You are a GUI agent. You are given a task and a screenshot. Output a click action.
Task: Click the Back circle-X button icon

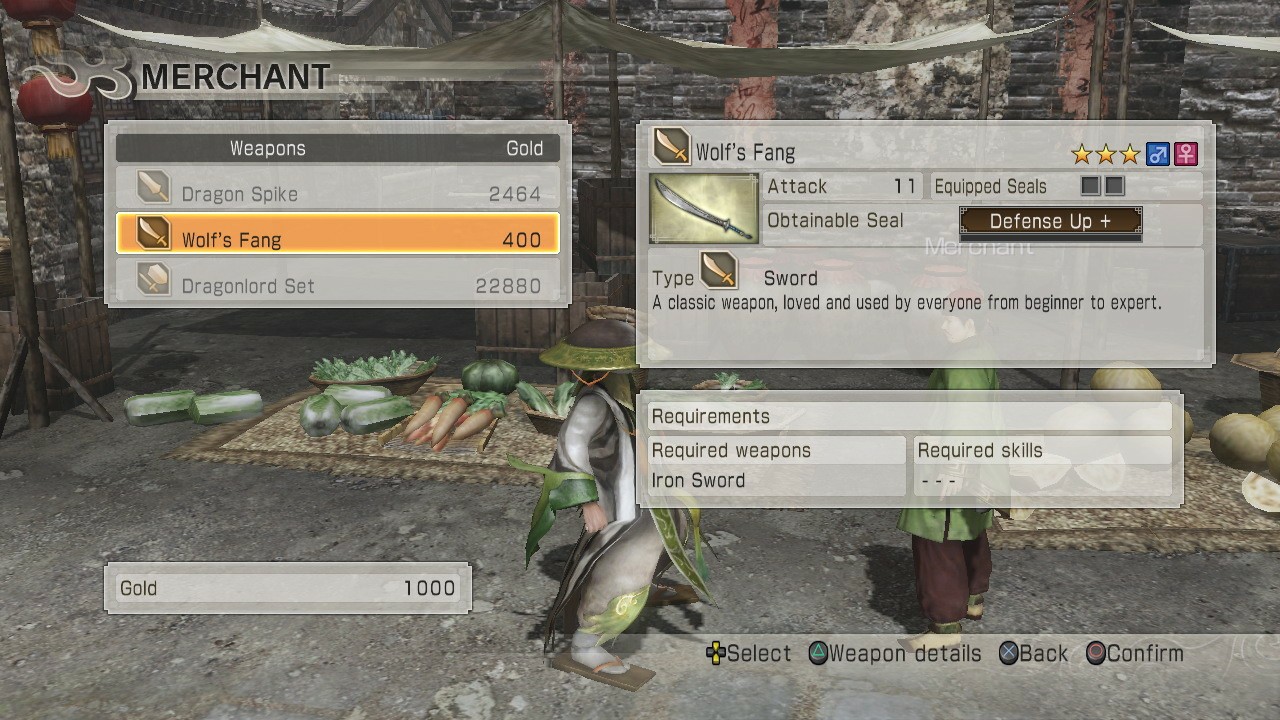(x=1007, y=653)
